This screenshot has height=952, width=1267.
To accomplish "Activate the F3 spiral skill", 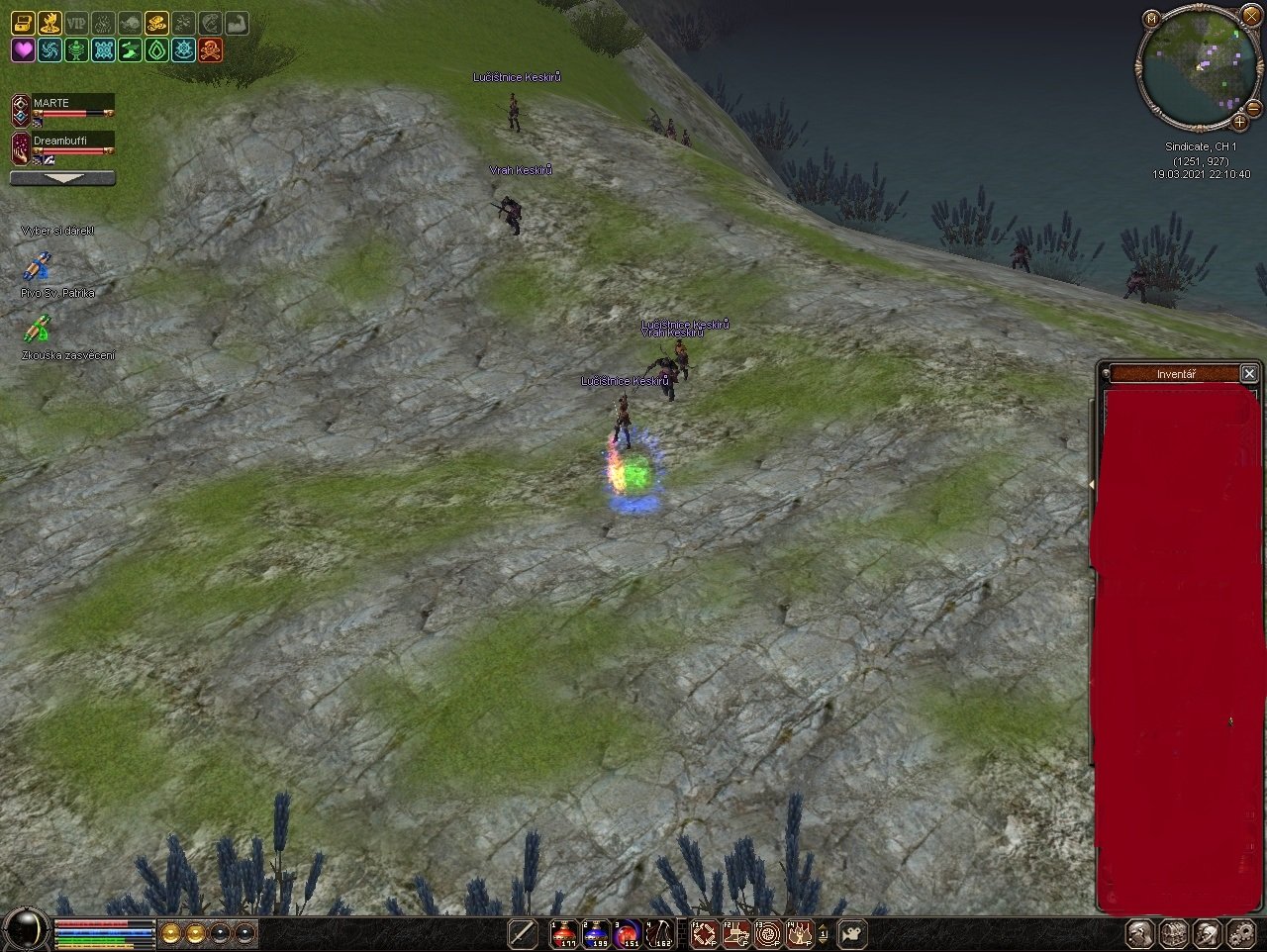I will click(768, 932).
